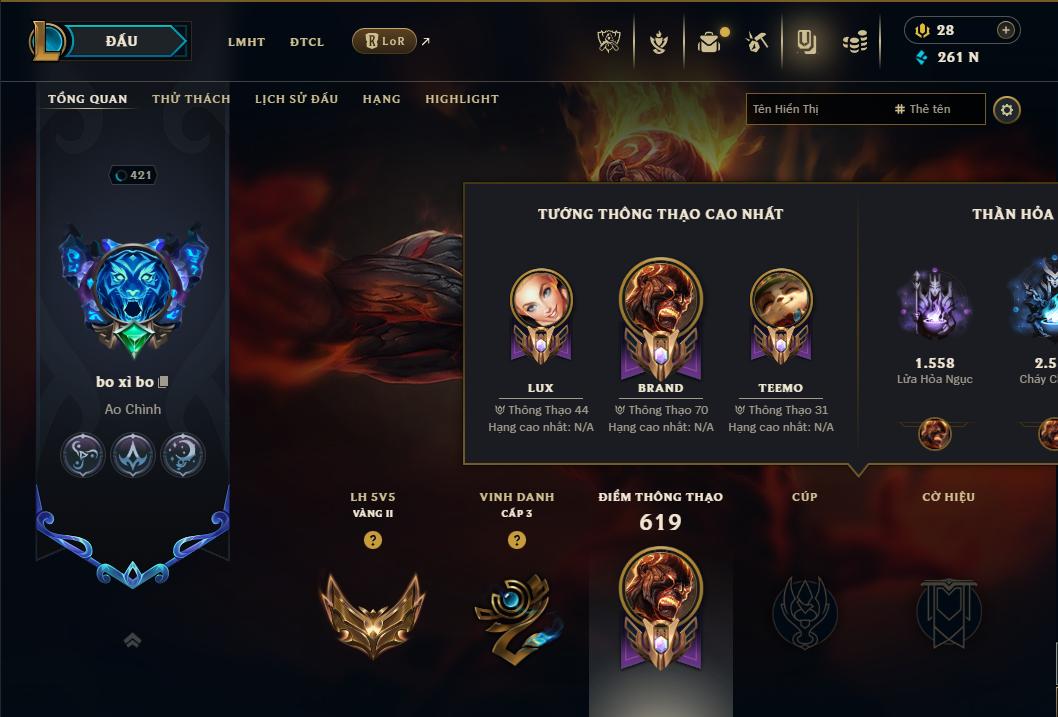
Task: Click the CÚP trophy slot
Action: point(804,611)
